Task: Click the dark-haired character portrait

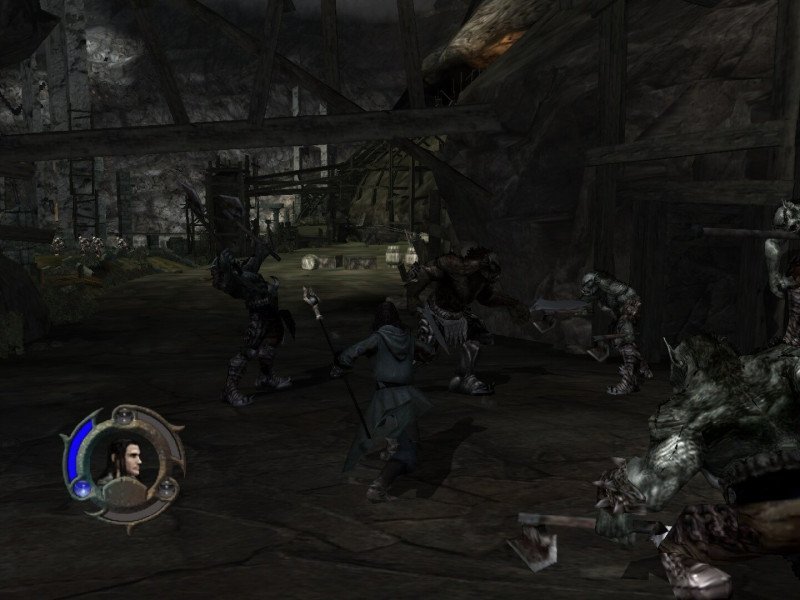Action: (x=124, y=457)
